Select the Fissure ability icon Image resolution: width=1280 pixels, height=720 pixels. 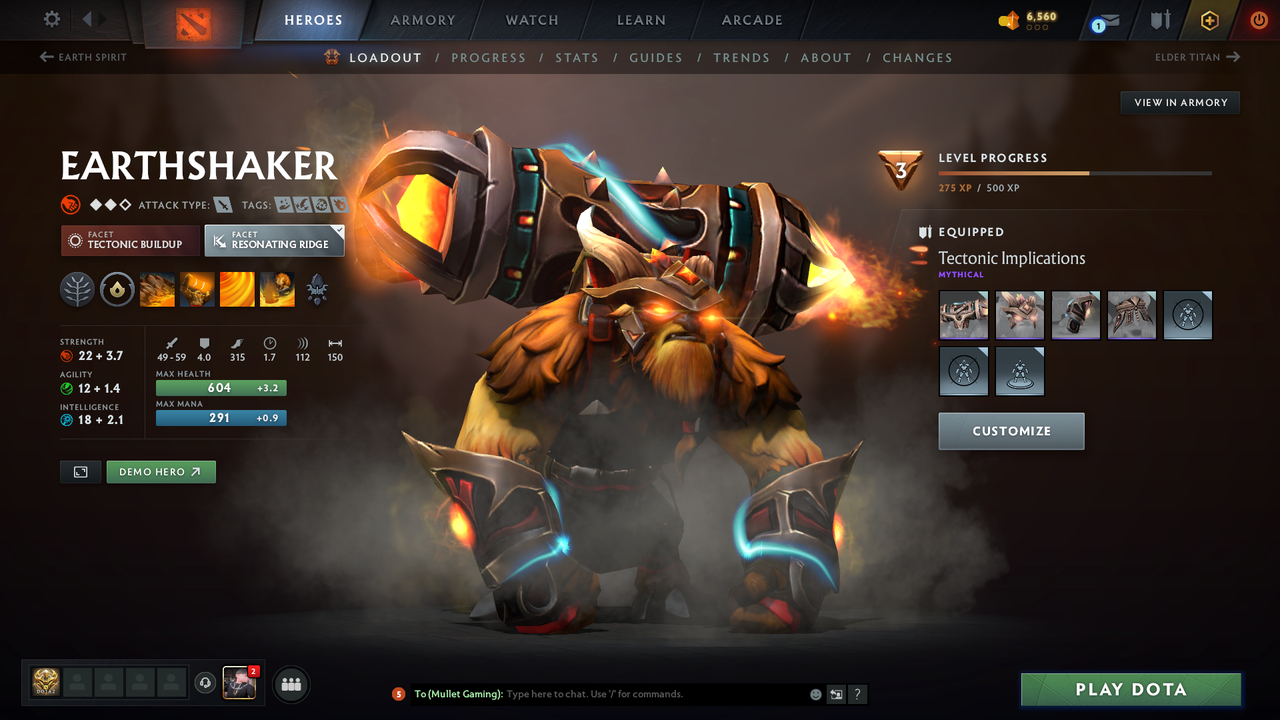[x=157, y=290]
